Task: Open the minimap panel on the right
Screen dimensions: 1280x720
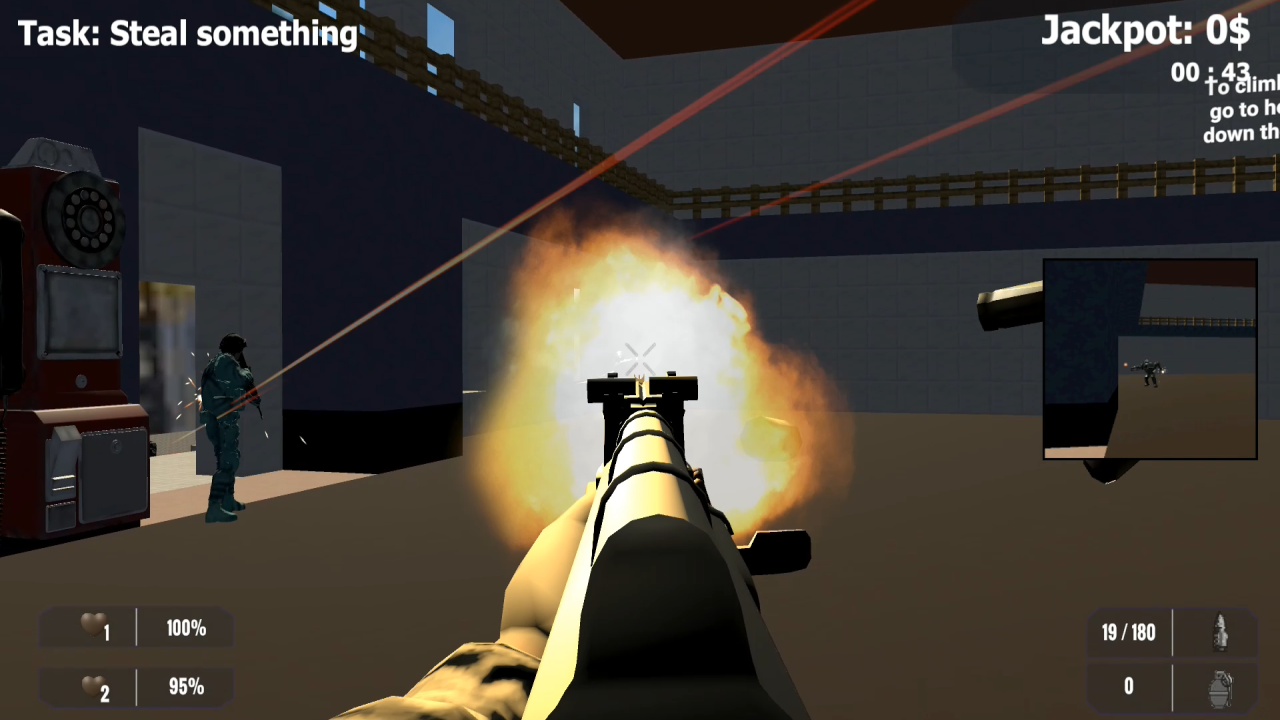Action: click(x=1150, y=358)
